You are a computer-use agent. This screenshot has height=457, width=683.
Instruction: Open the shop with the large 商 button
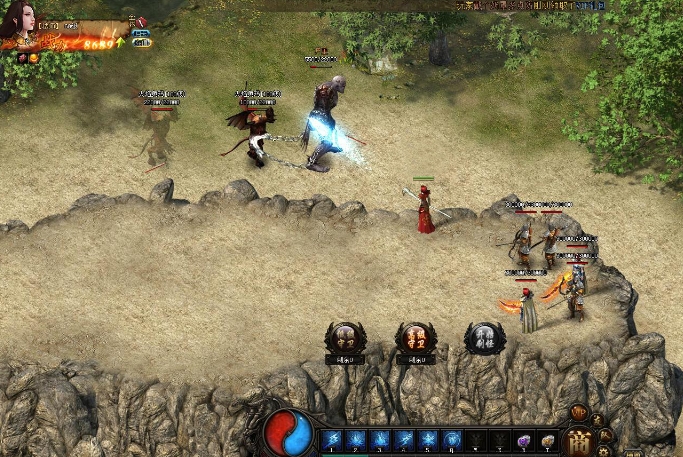click(579, 440)
